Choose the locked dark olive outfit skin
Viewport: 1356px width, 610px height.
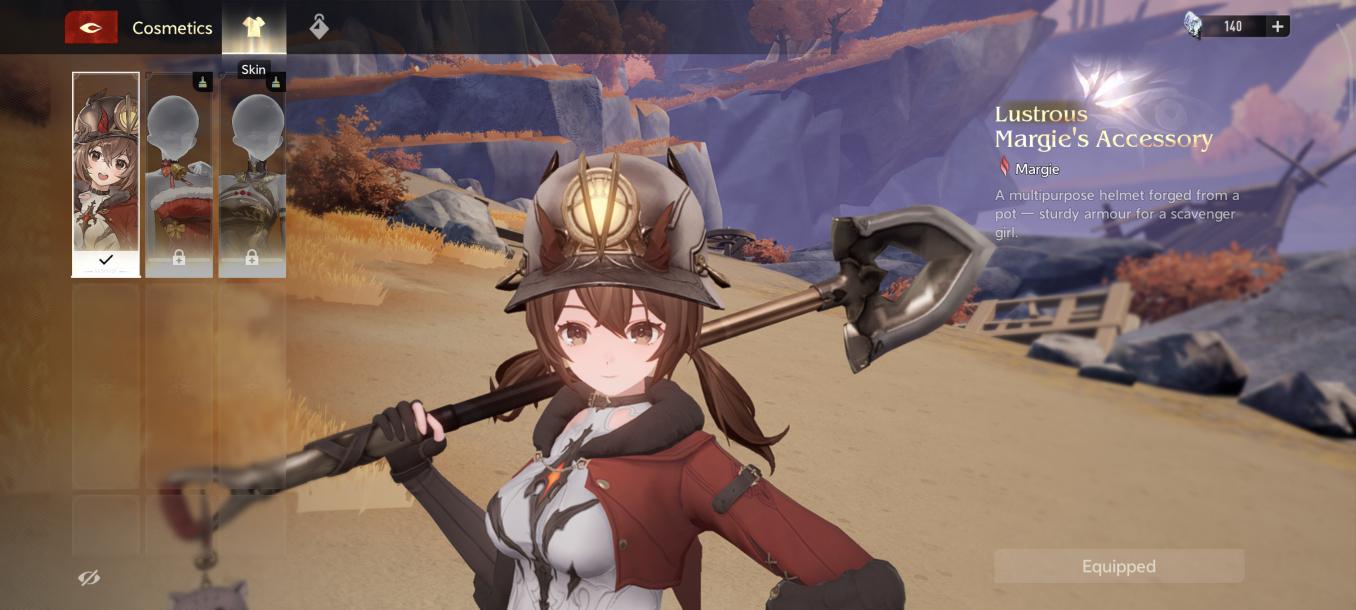pyautogui.click(x=252, y=174)
